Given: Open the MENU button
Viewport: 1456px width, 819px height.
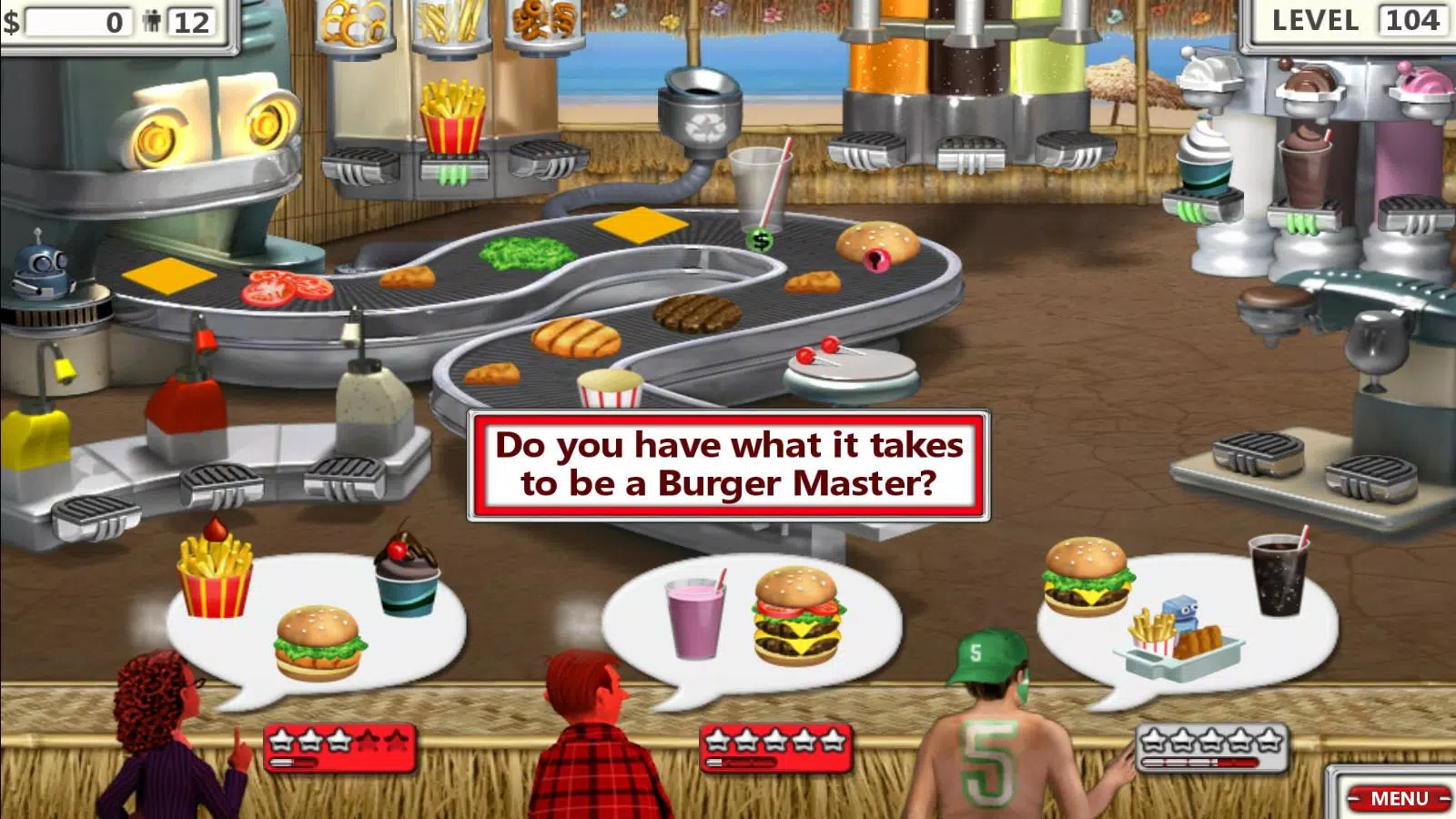Looking at the screenshot, I should coord(1399,798).
